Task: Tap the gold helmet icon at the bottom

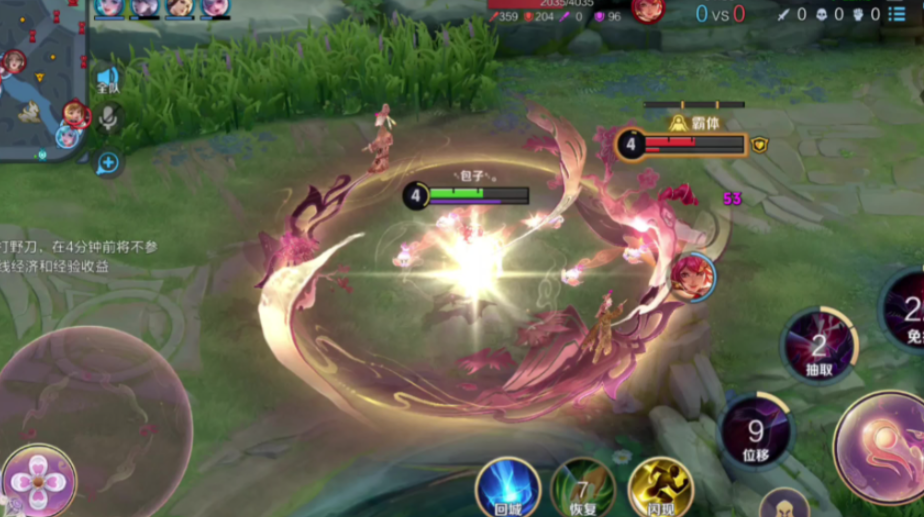Action: click(x=783, y=504)
